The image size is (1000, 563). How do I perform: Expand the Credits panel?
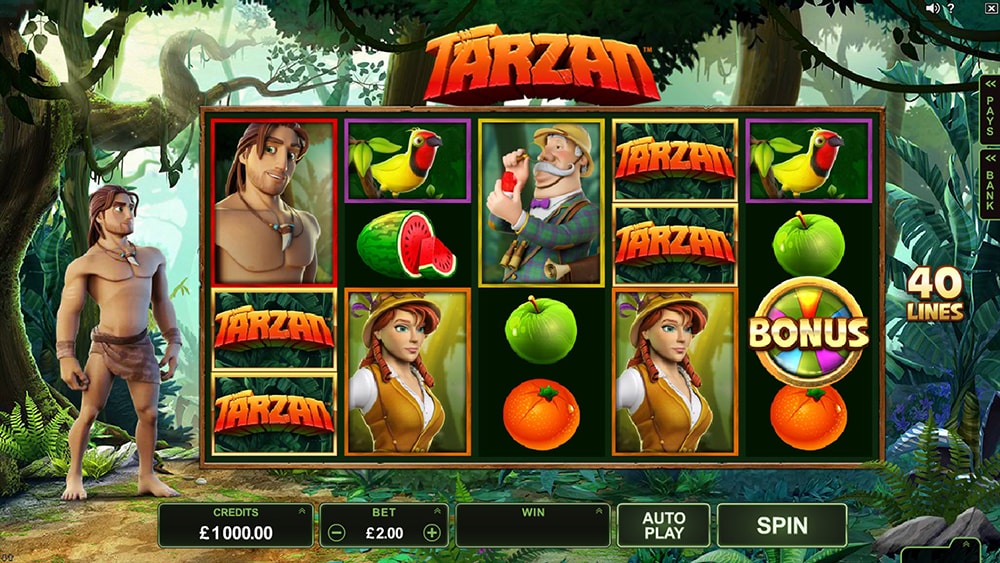[302, 512]
